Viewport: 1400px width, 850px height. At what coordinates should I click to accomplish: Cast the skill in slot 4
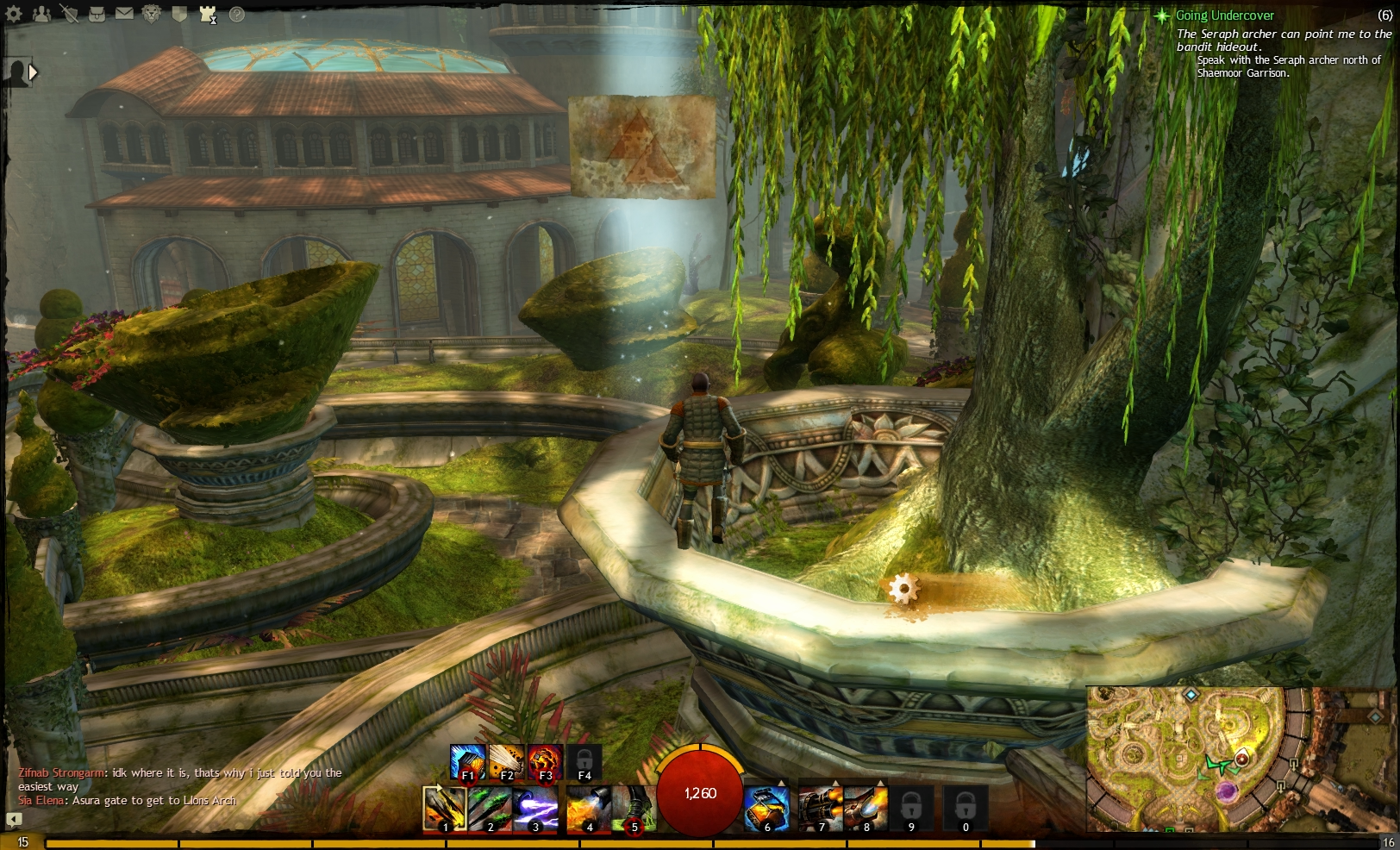tap(588, 809)
